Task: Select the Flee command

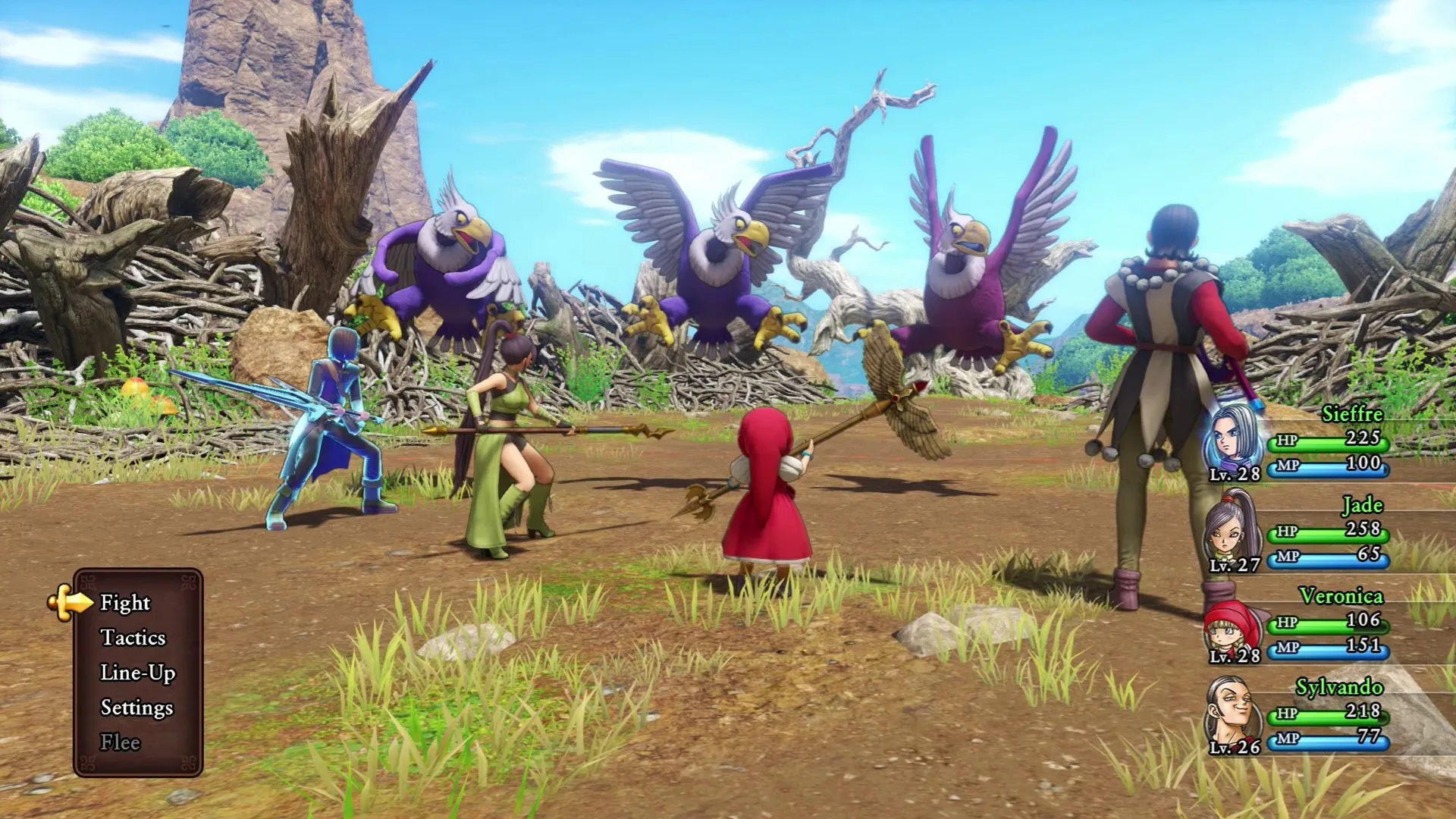Action: point(120,742)
